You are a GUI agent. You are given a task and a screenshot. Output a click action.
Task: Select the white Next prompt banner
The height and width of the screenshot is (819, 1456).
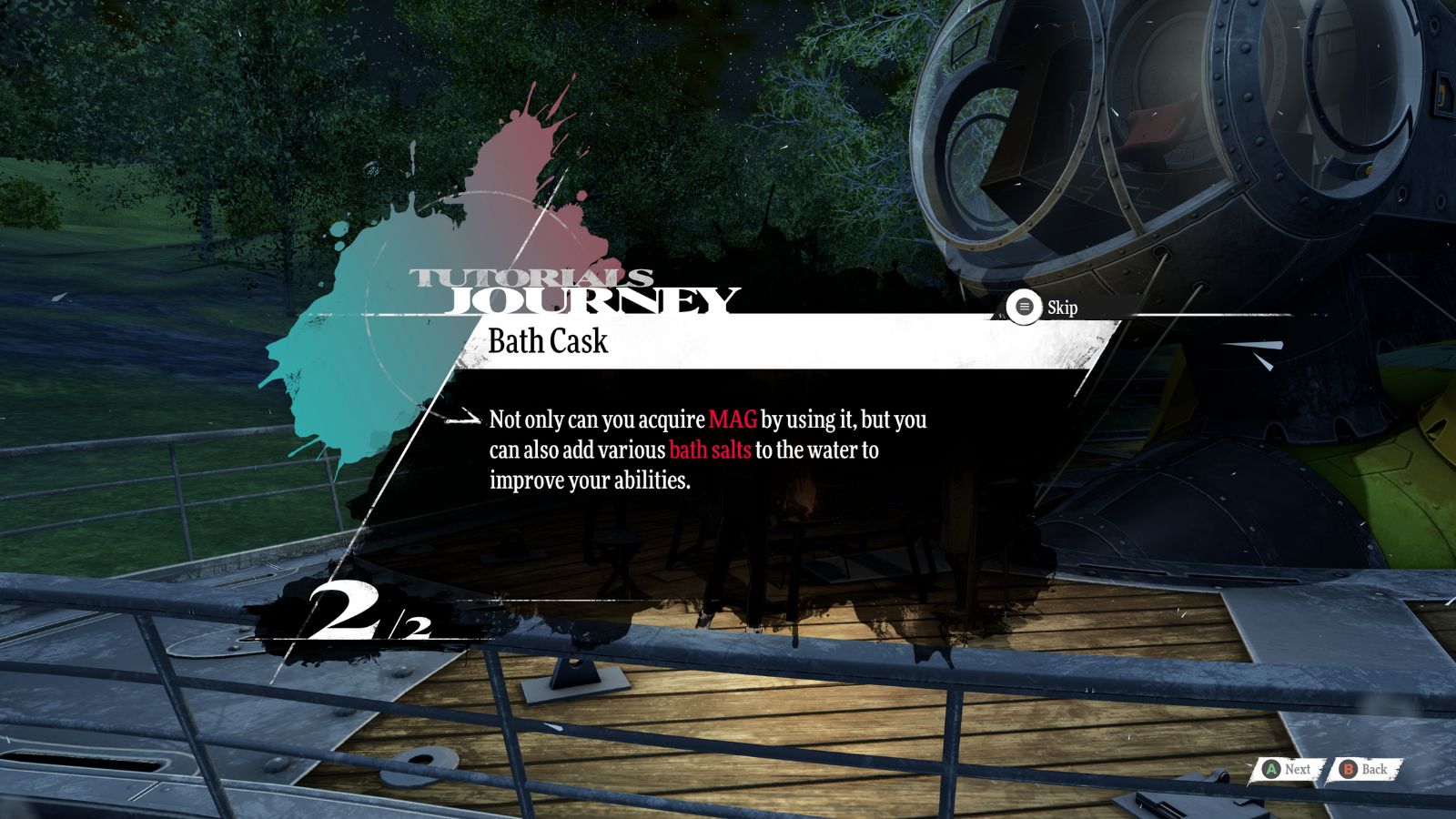1288,769
